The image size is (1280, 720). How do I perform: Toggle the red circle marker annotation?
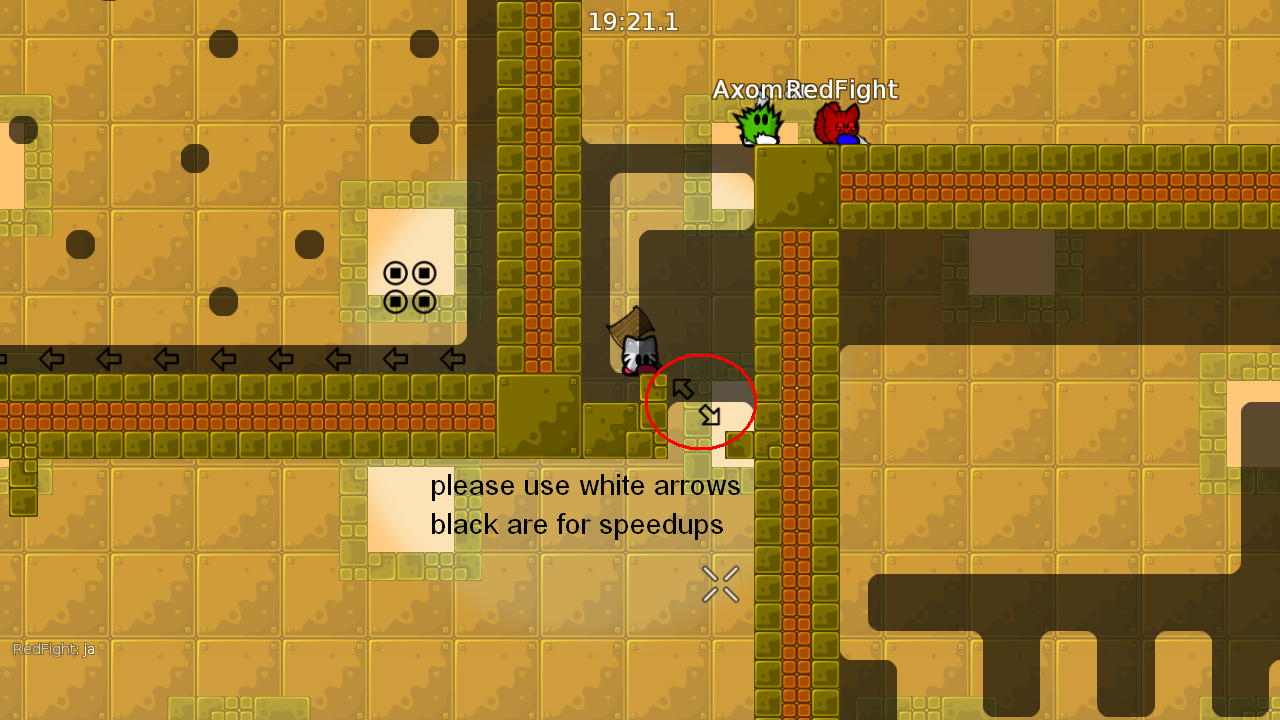click(x=700, y=403)
